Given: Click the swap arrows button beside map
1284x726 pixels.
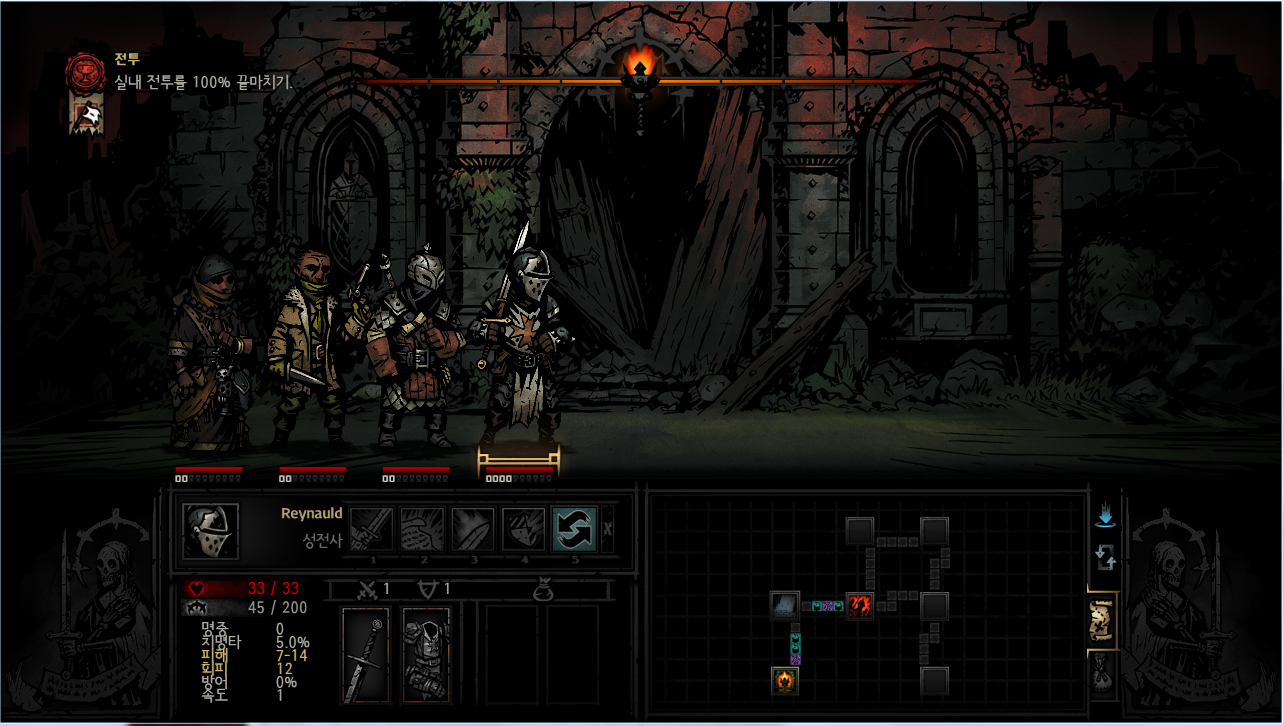Looking at the screenshot, I should [x=1105, y=557].
